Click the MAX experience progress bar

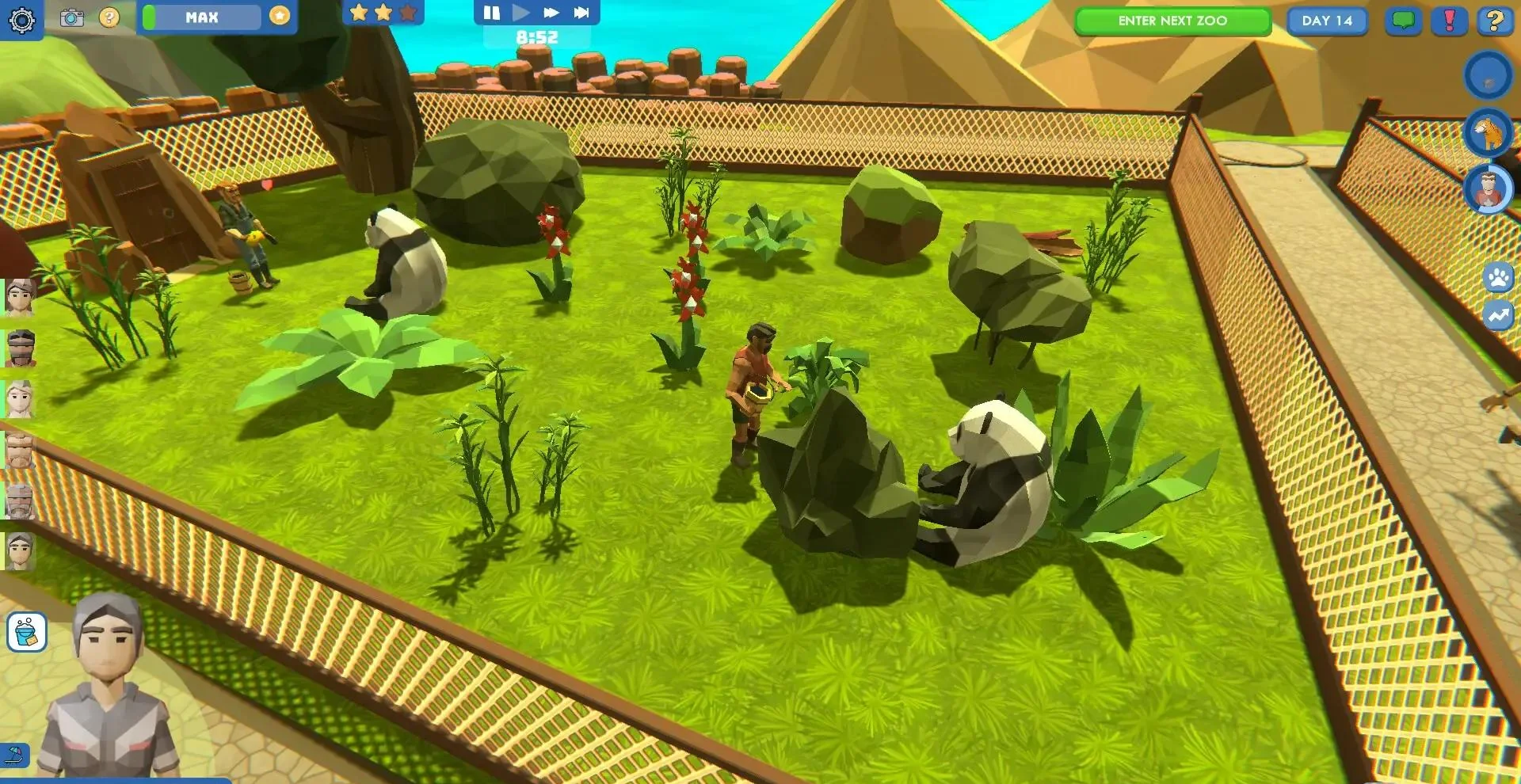(x=202, y=17)
